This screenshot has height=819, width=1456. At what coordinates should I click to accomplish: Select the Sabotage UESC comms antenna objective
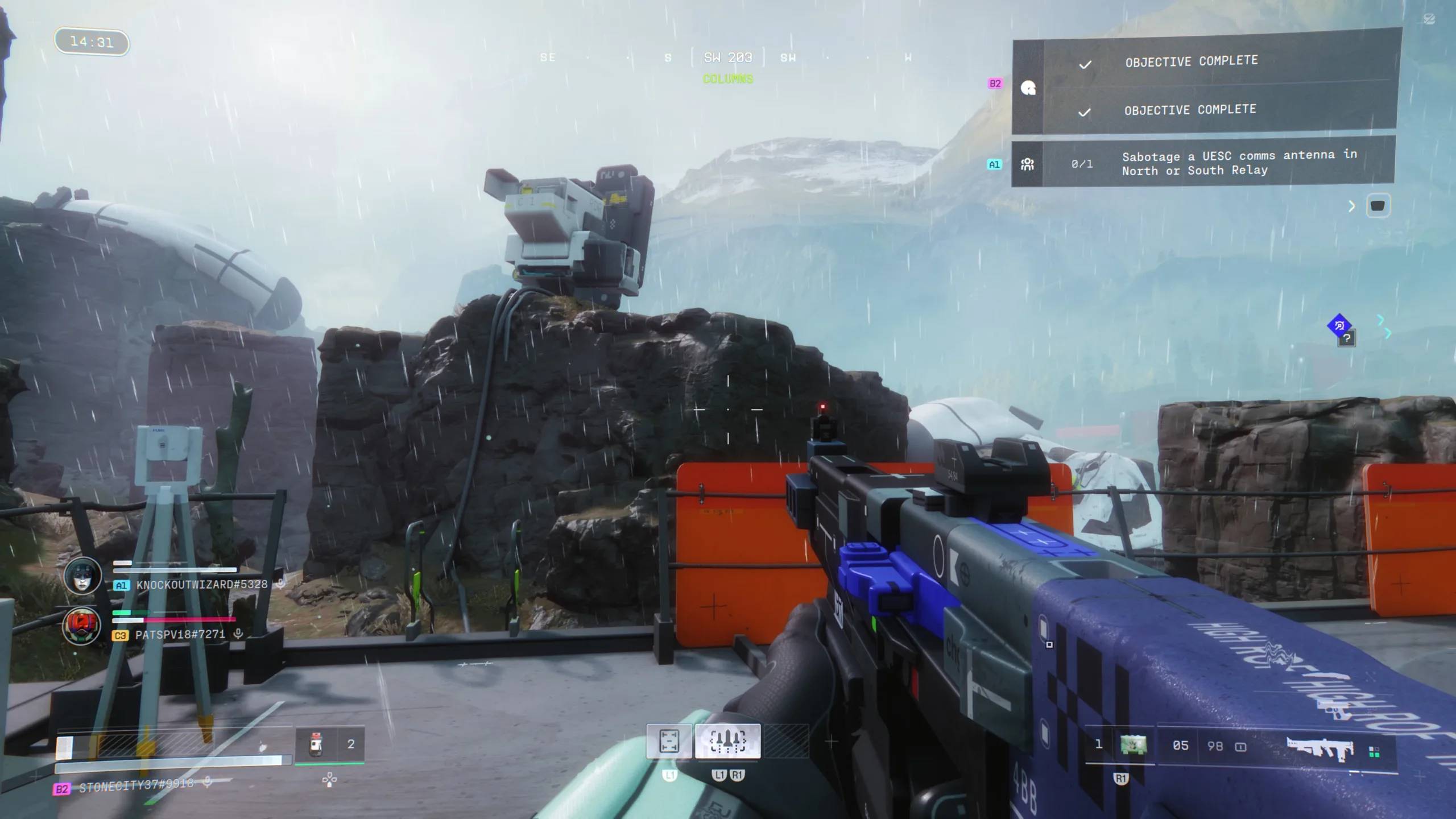(x=1239, y=163)
